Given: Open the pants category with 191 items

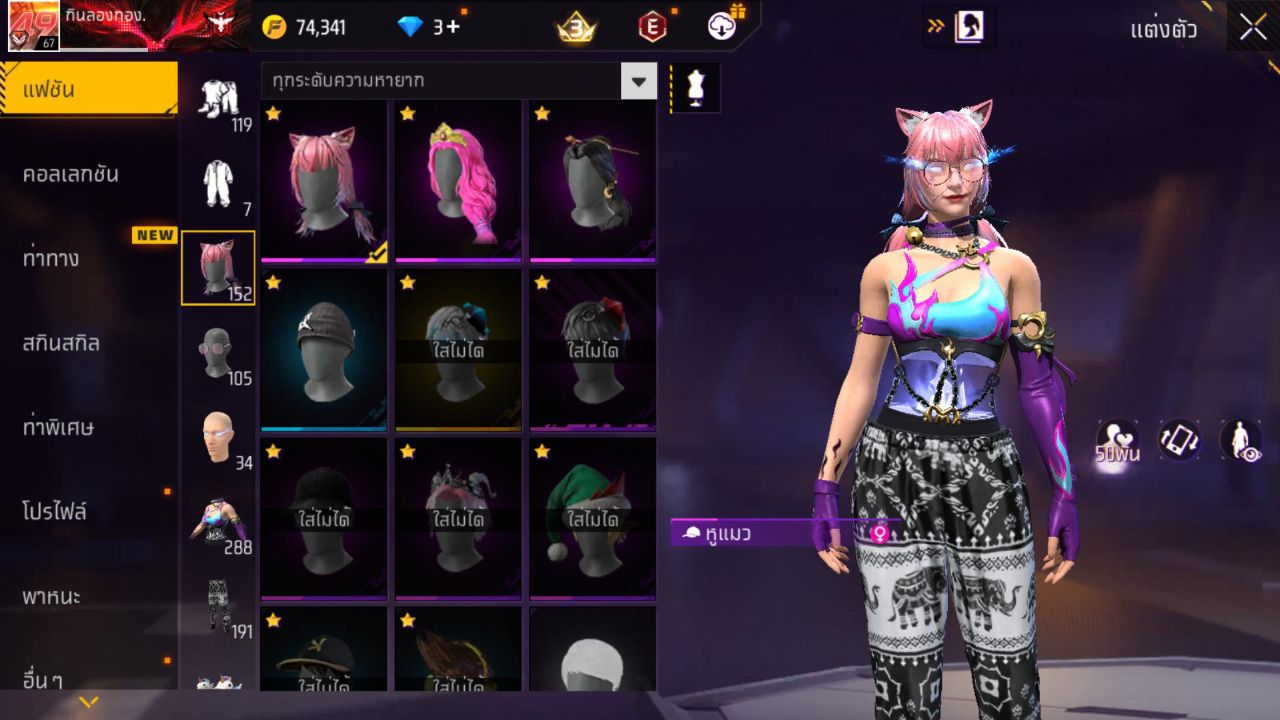Looking at the screenshot, I should pos(218,605).
